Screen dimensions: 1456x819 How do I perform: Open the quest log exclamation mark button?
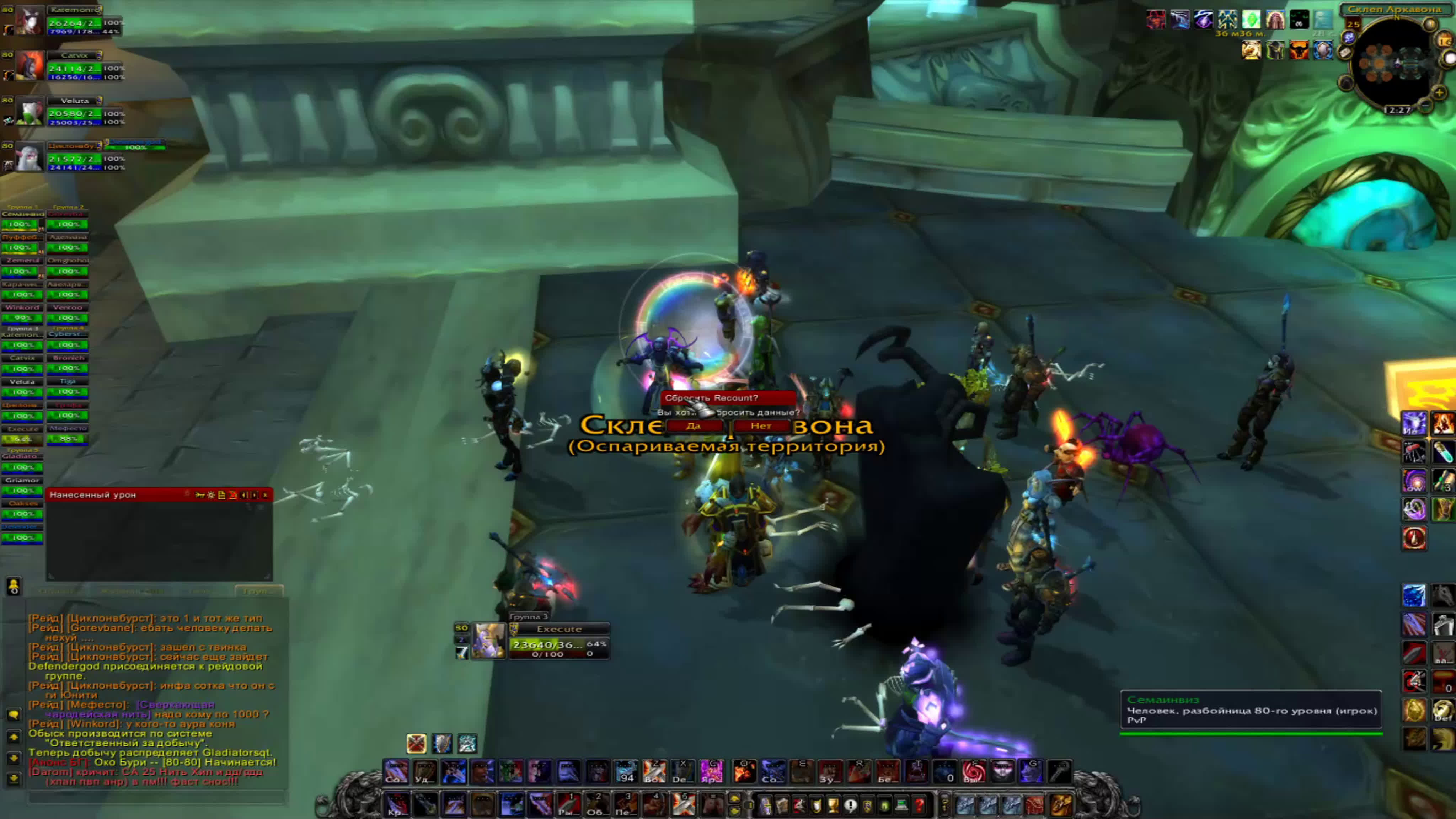pyautogui.click(x=850, y=804)
